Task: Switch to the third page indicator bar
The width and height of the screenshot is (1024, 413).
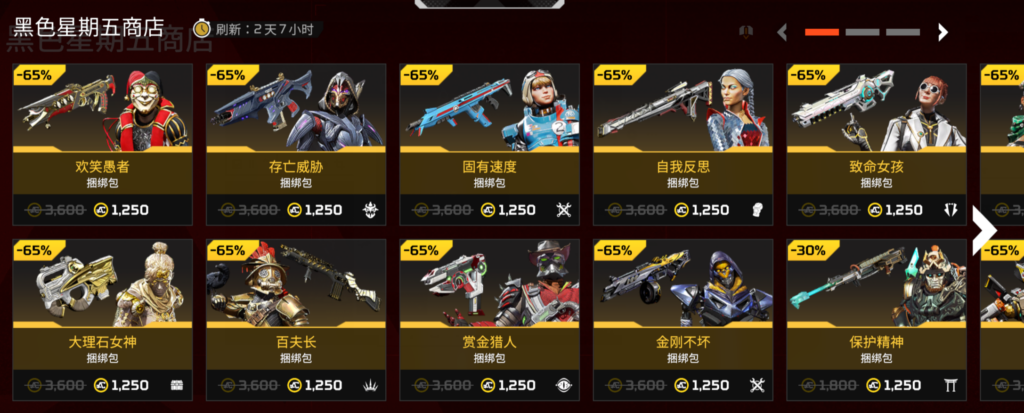Action: tap(902, 32)
